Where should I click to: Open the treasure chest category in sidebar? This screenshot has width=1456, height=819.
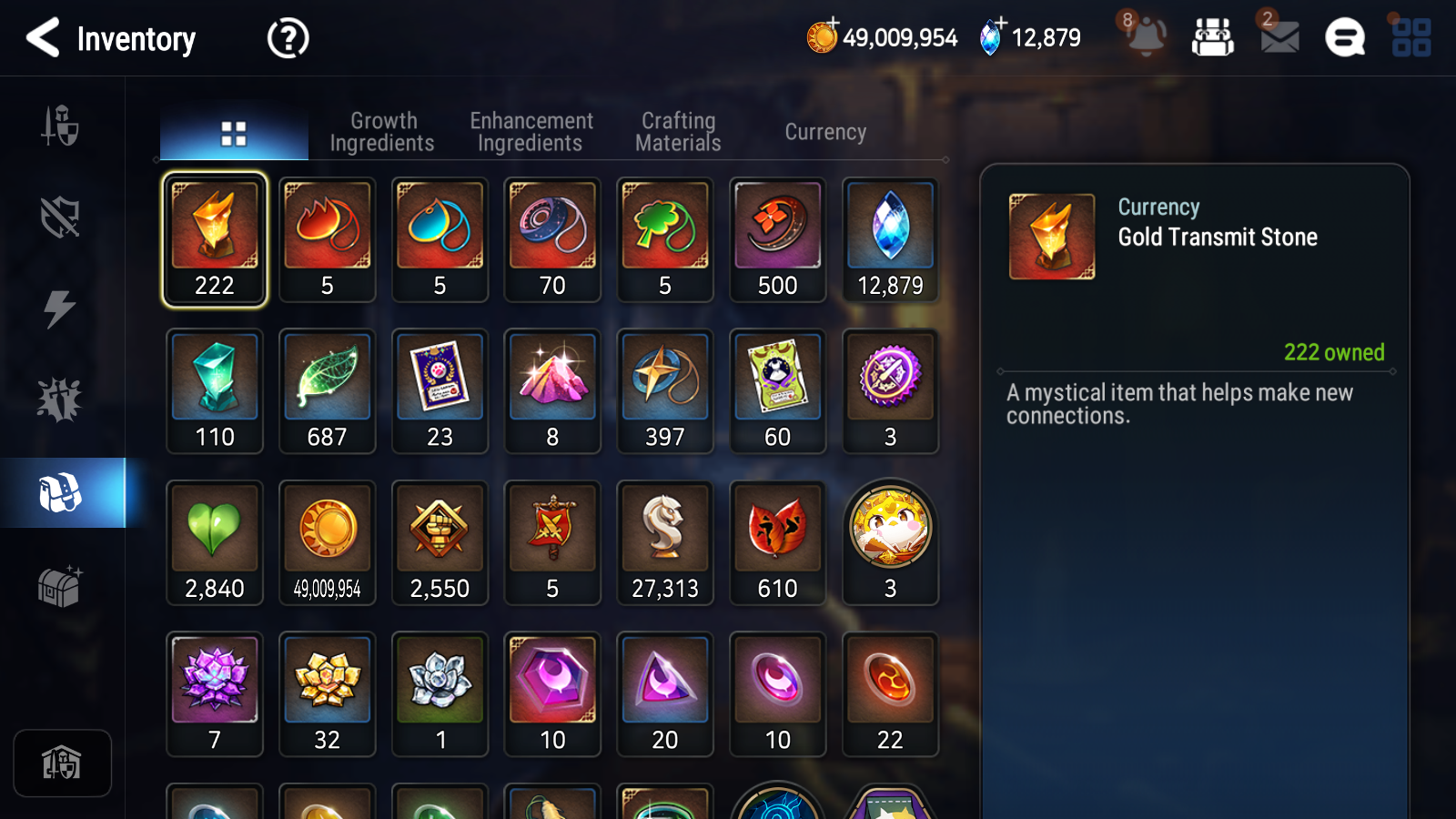[59, 587]
